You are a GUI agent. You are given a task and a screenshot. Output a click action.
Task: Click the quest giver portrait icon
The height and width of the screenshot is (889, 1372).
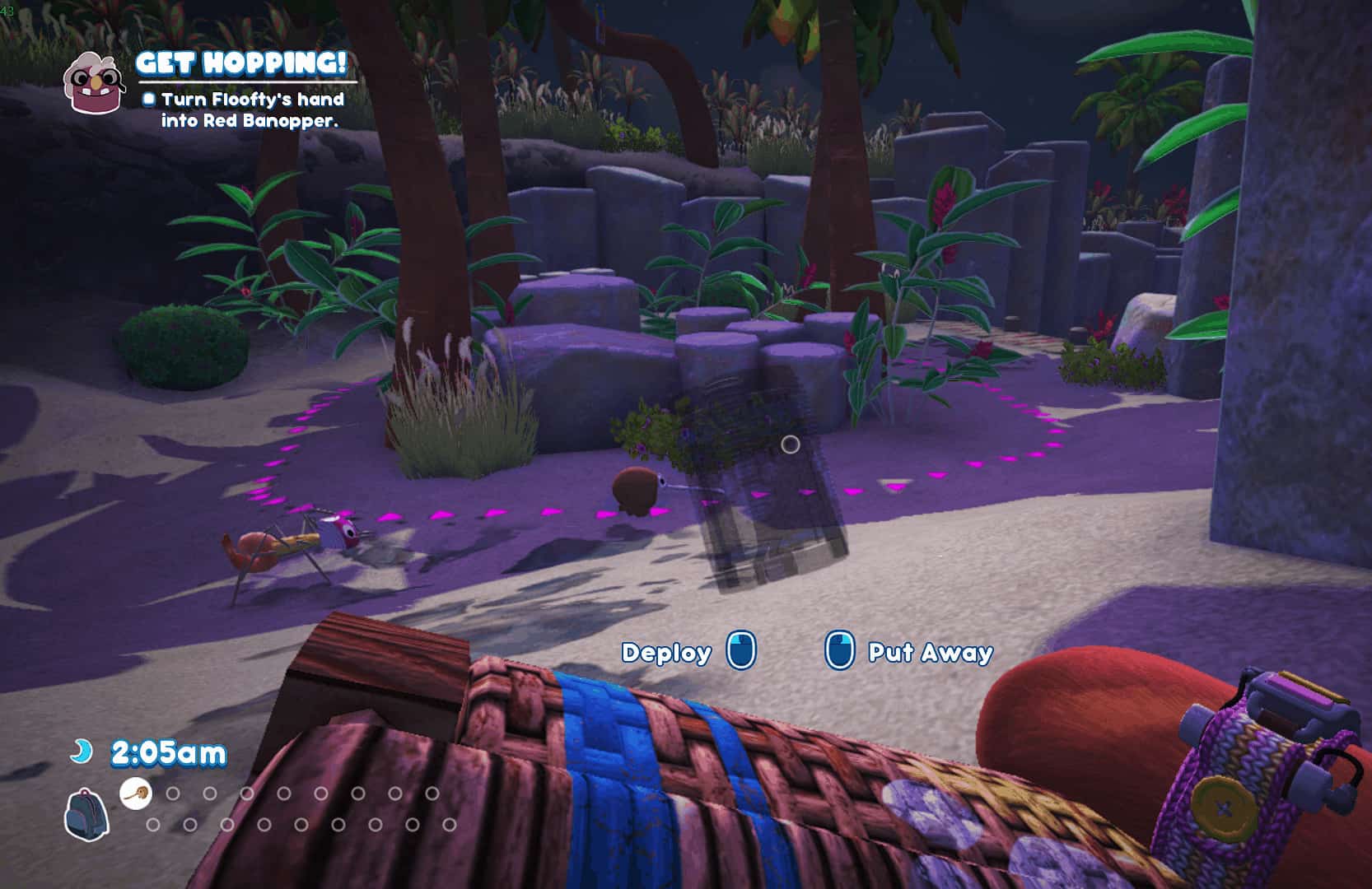tap(92, 82)
